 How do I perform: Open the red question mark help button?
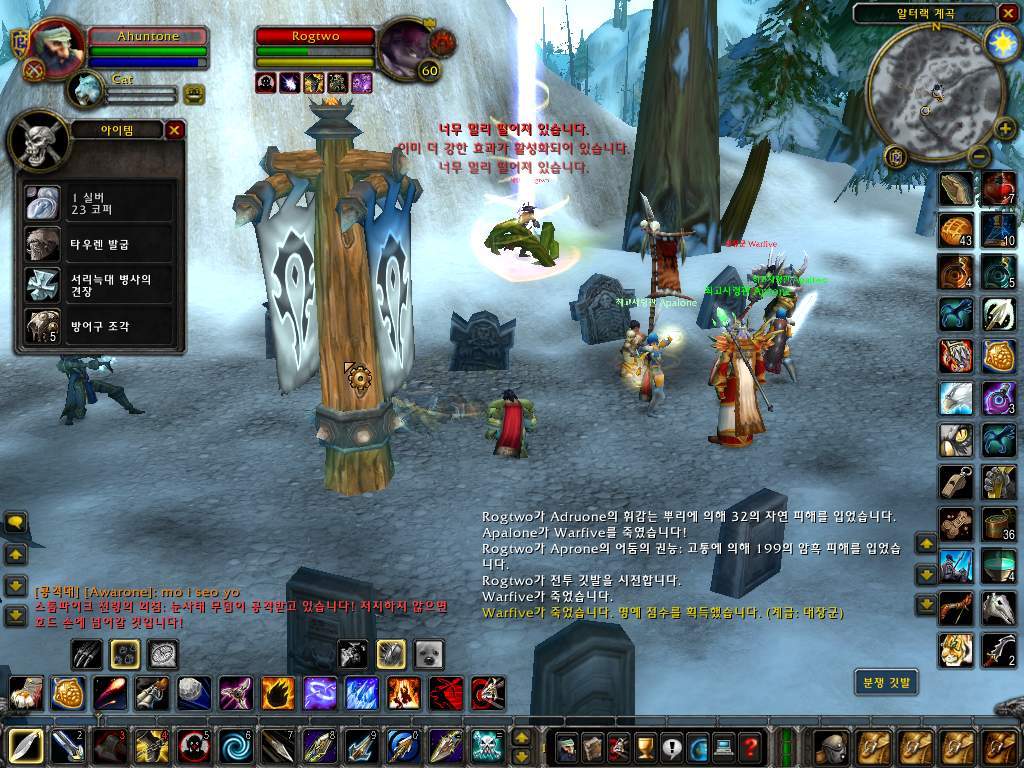750,746
